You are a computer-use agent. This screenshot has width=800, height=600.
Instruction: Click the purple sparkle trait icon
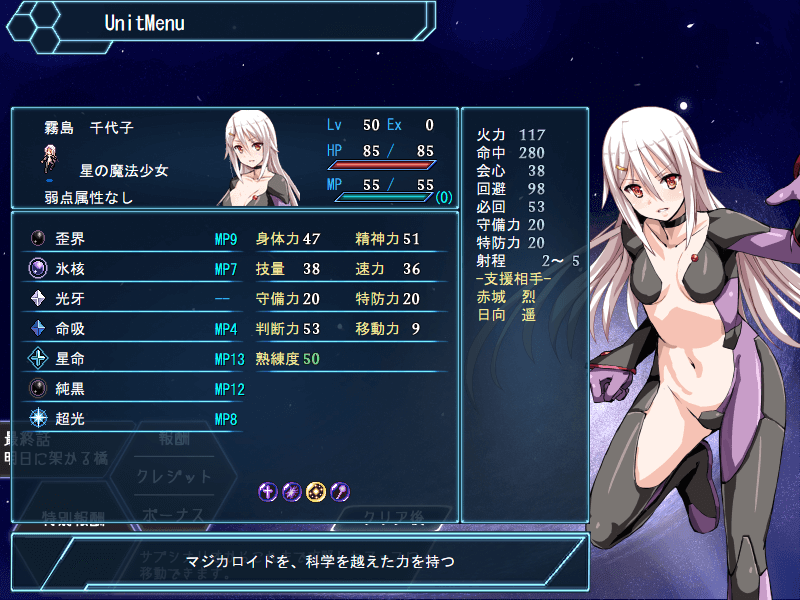pos(292,491)
